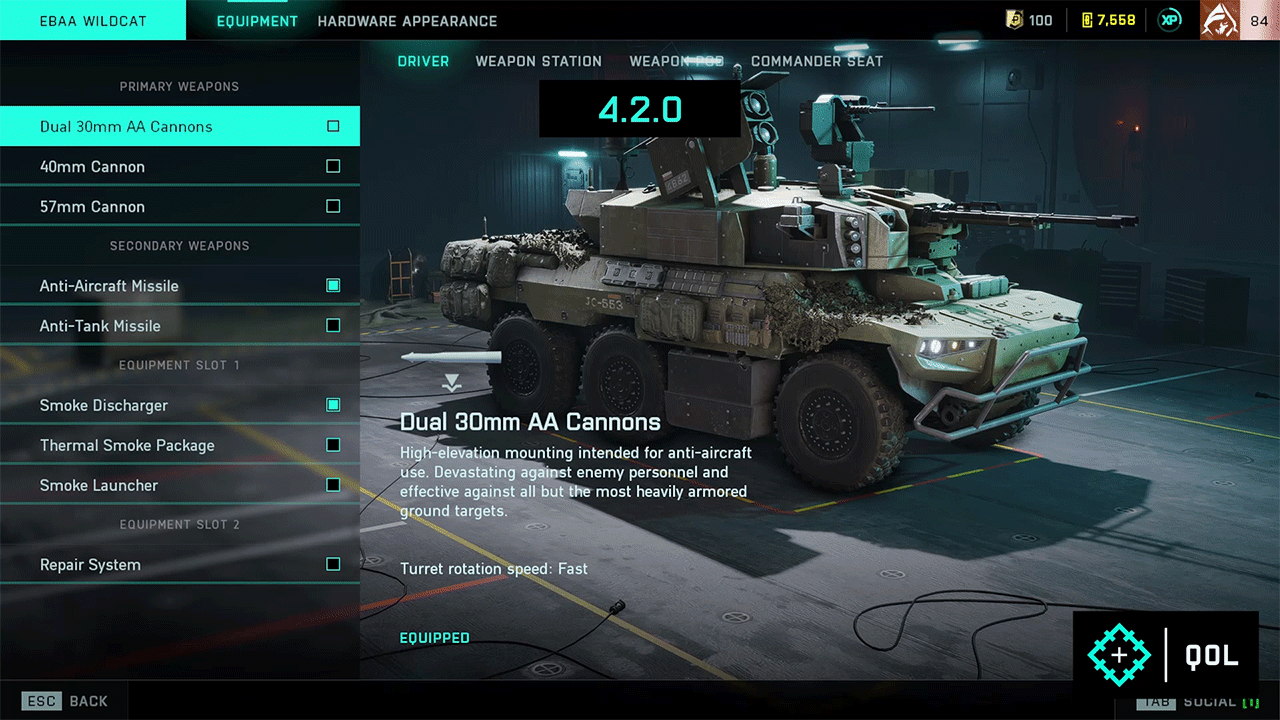Equip the Smoke Launcher
1280x720 pixels.
[x=180, y=485]
